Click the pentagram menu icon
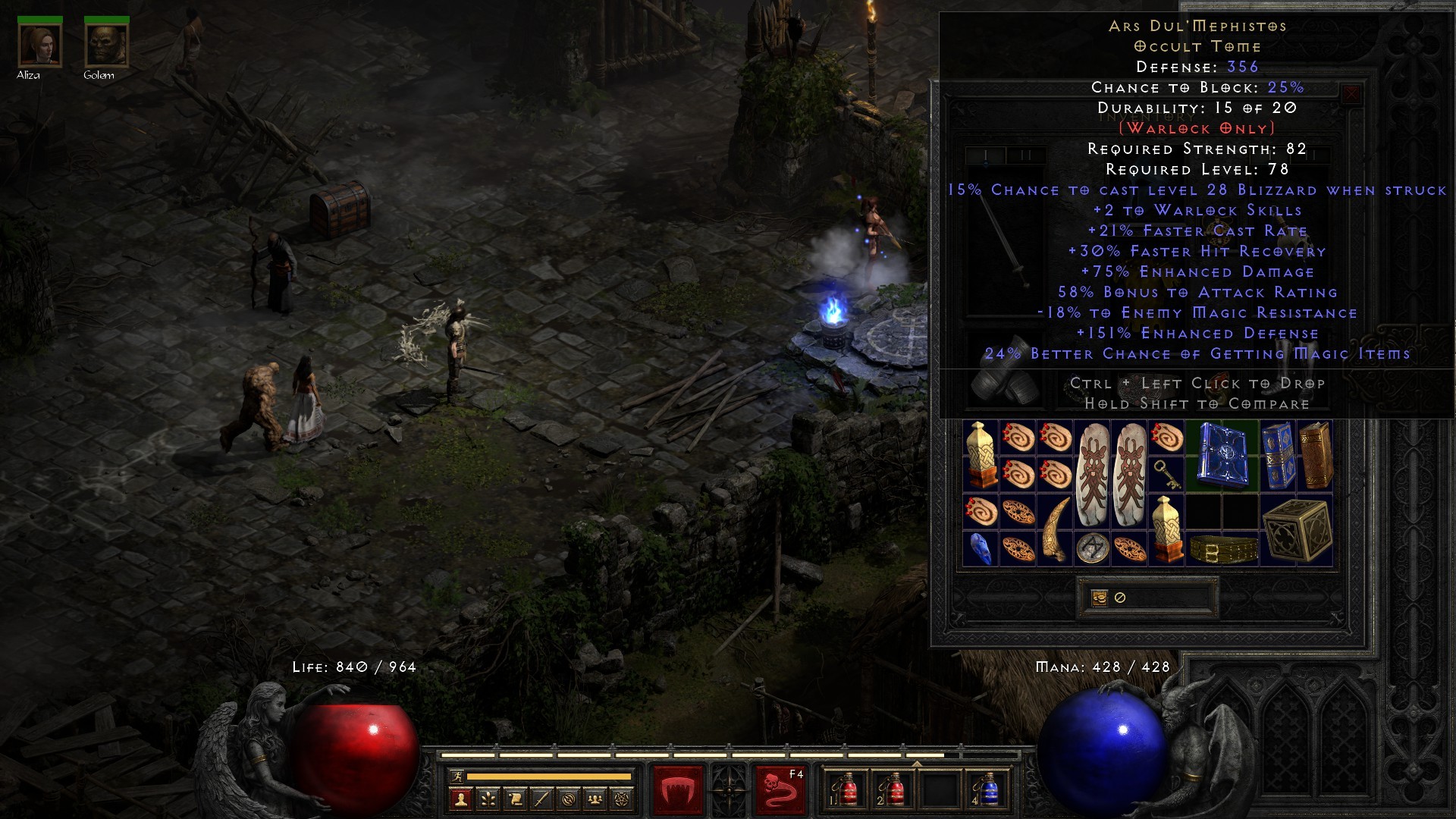The image size is (1456, 819). [621, 800]
